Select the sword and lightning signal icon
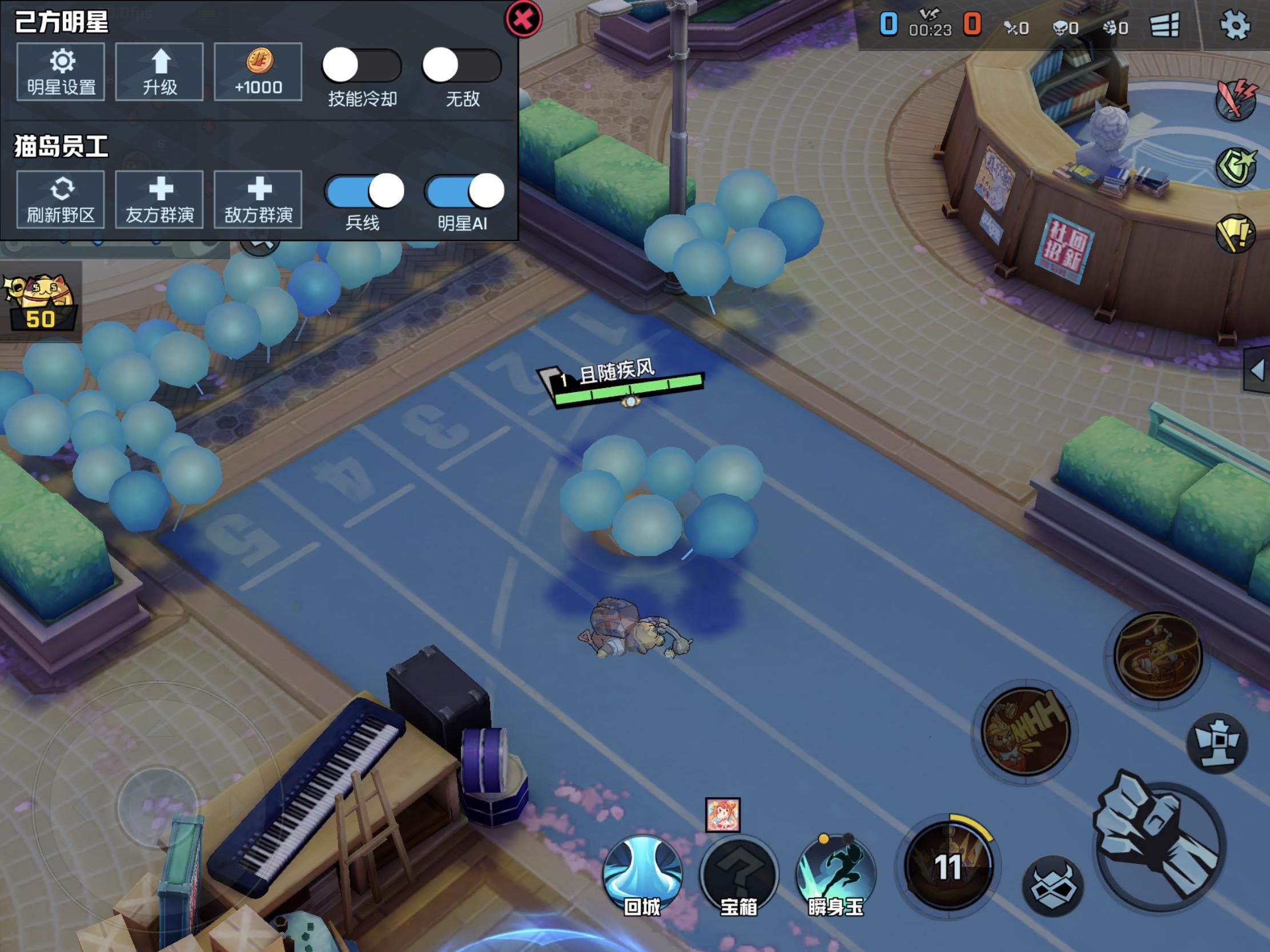This screenshot has height=952, width=1270. tap(1236, 100)
